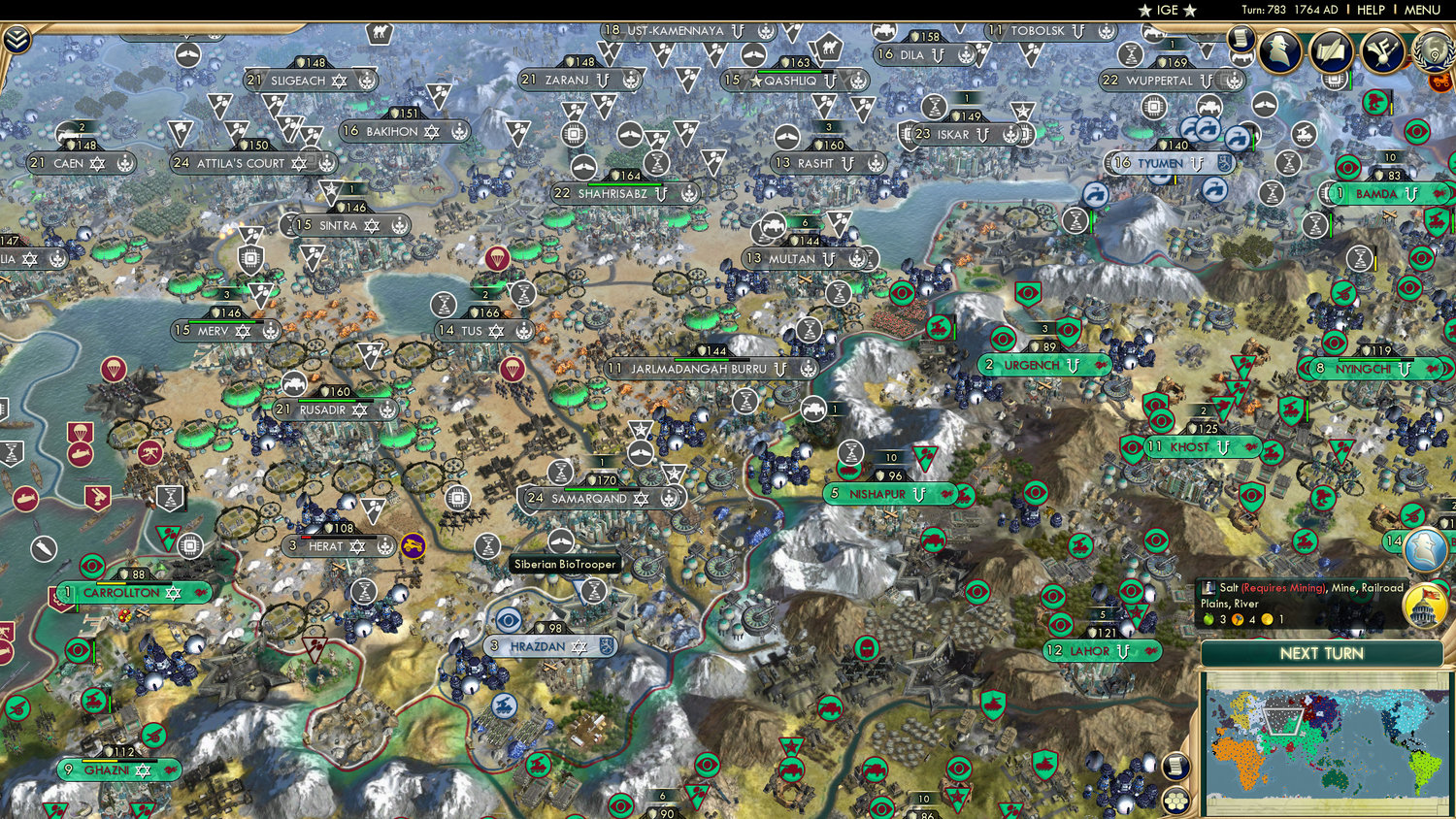Click the notification scroll icon below the top bar
The width and height of the screenshot is (1456, 819).
(x=1241, y=37)
